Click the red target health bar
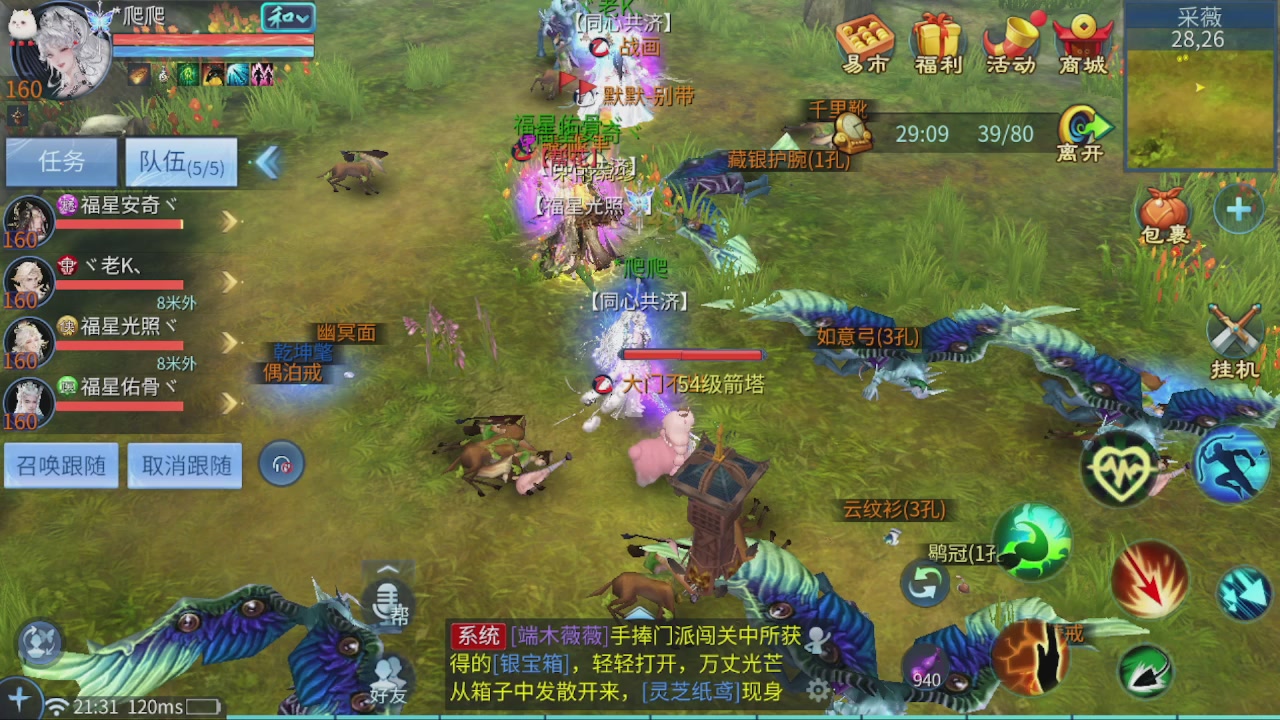The height and width of the screenshot is (720, 1280). [692, 354]
